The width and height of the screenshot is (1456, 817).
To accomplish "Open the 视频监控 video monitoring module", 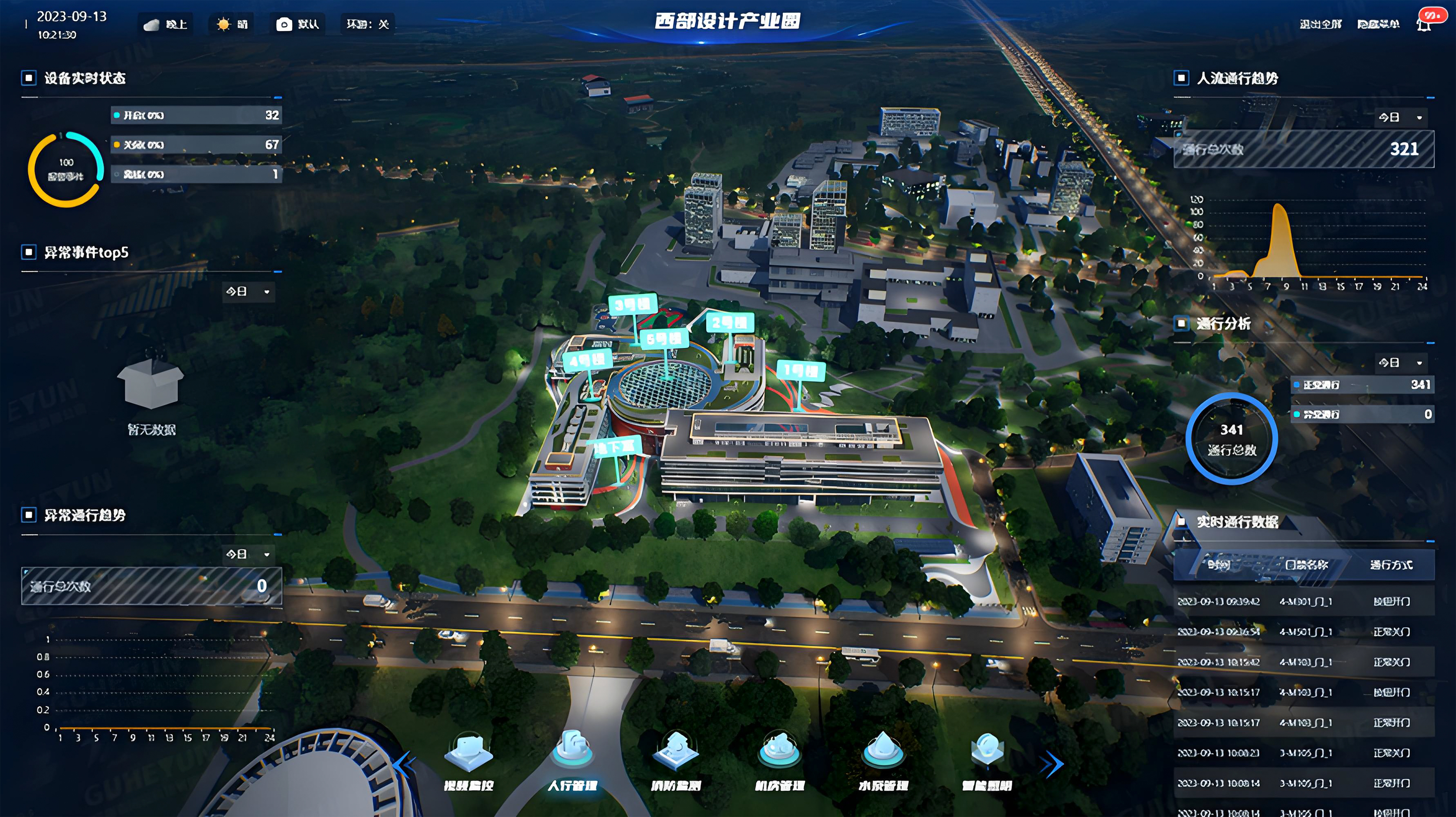I will point(469,757).
